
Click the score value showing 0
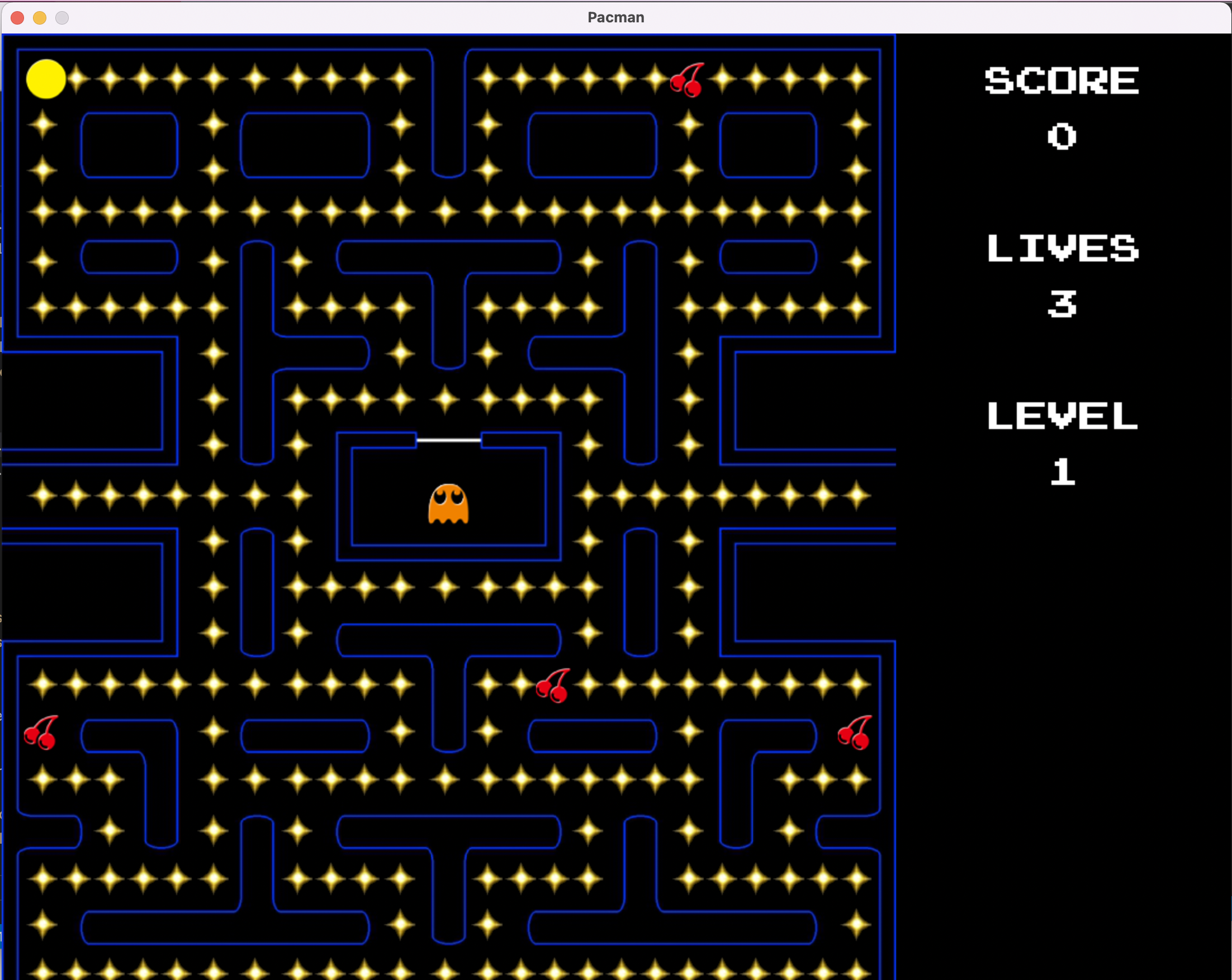coord(1061,136)
